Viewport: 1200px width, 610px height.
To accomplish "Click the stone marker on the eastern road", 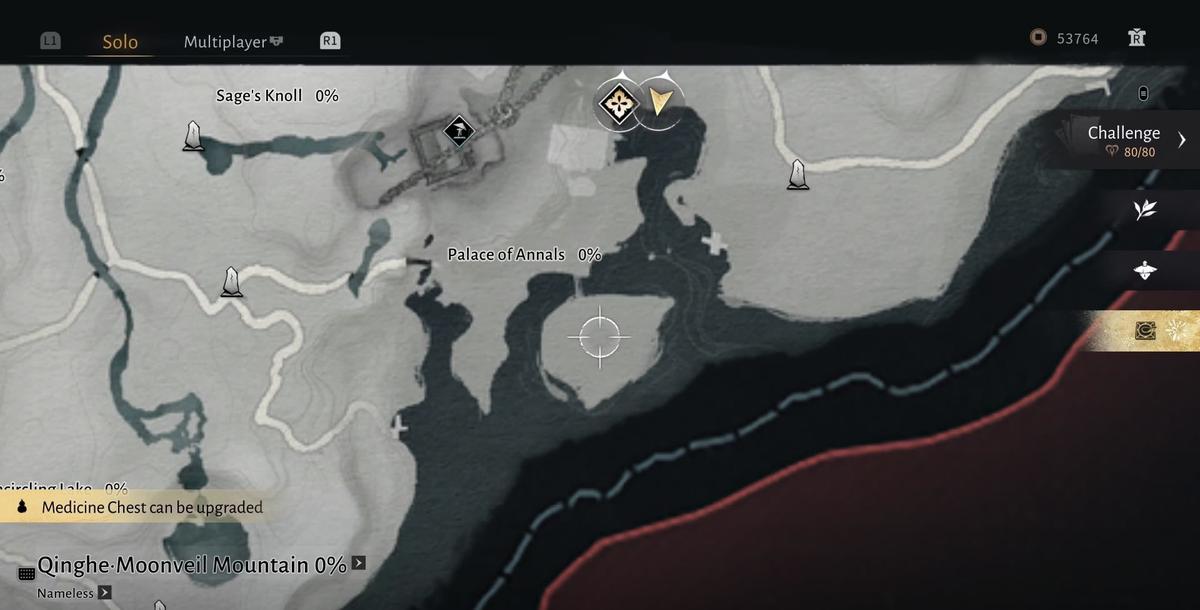I will [797, 174].
